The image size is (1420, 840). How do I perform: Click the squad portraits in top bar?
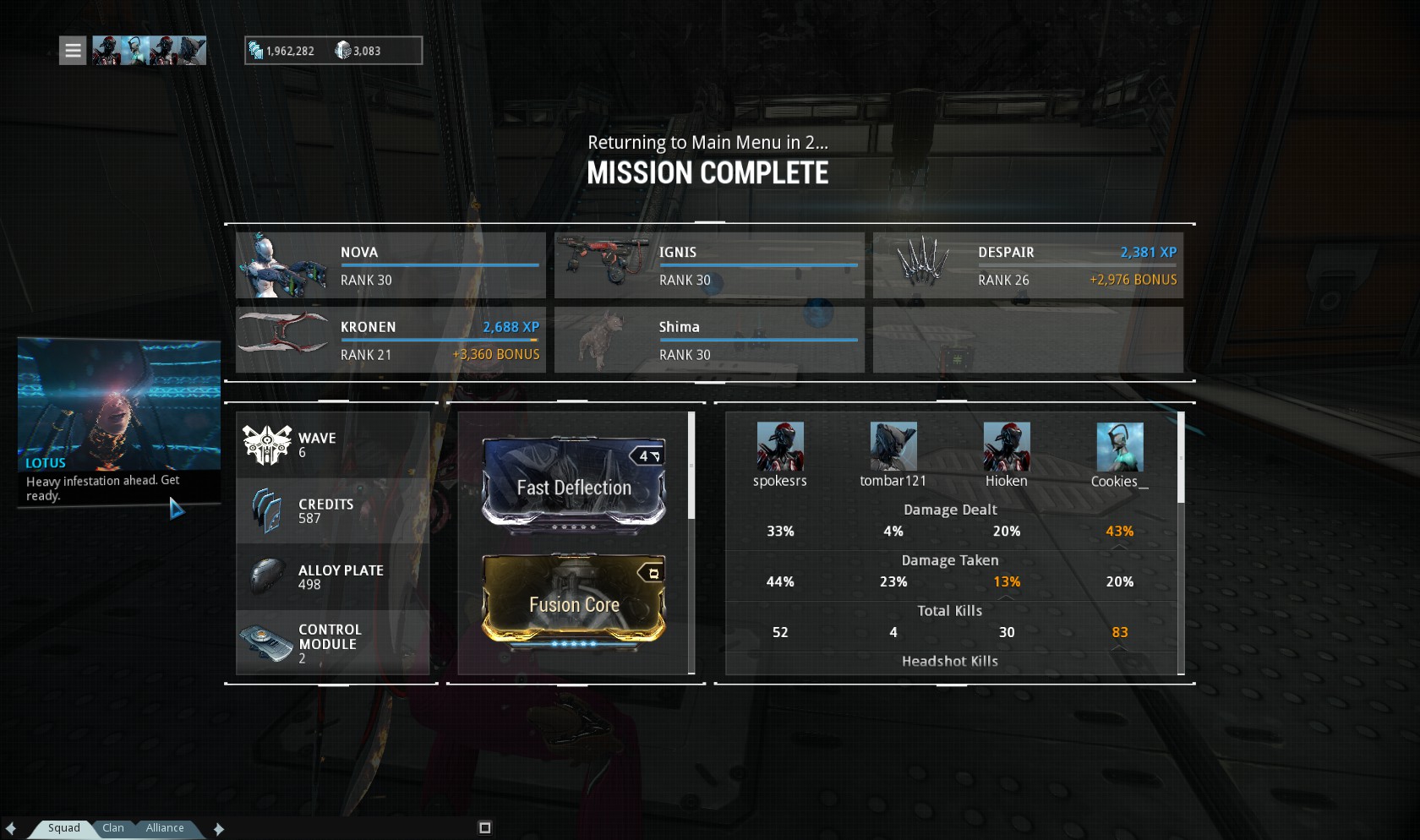(149, 51)
